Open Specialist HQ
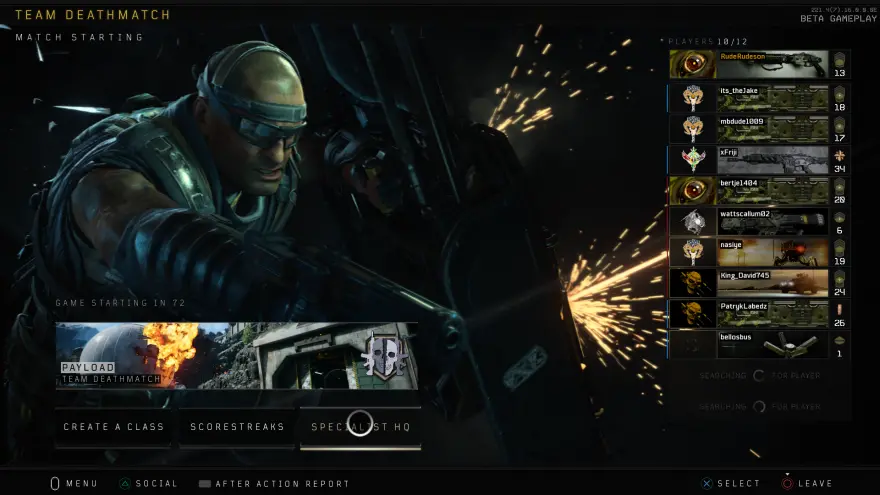 (360, 427)
